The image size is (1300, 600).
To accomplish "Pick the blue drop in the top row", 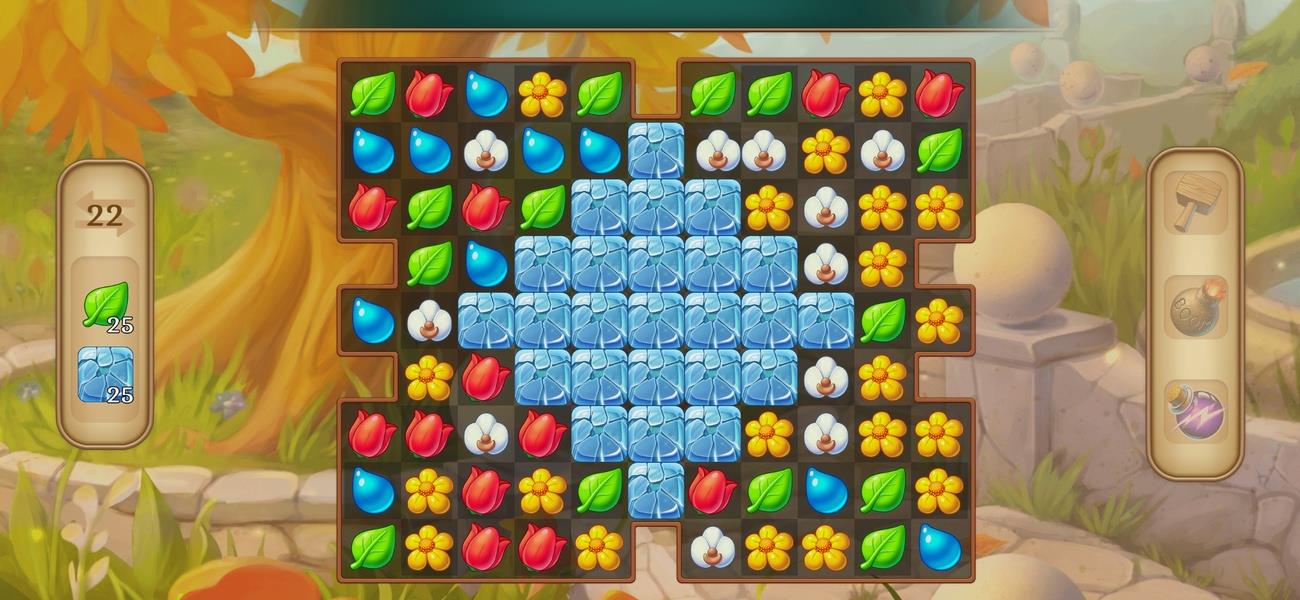I will coord(486,94).
